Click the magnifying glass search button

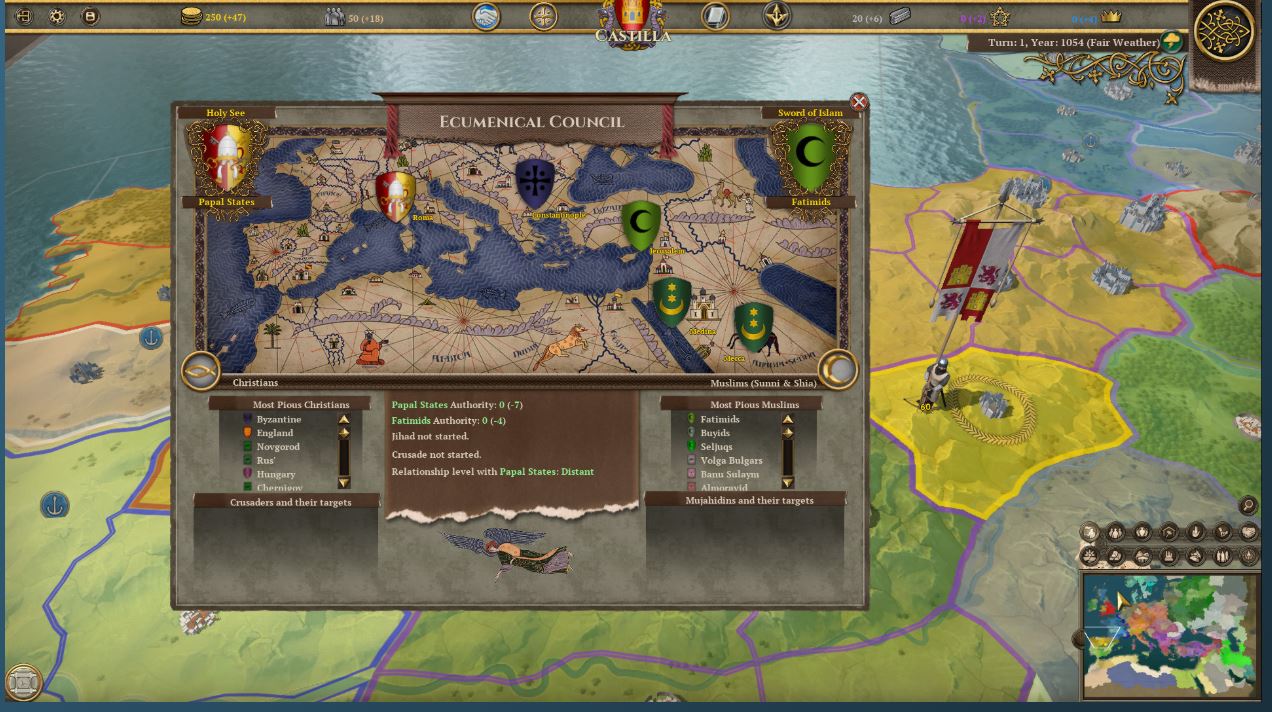pos(1248,506)
